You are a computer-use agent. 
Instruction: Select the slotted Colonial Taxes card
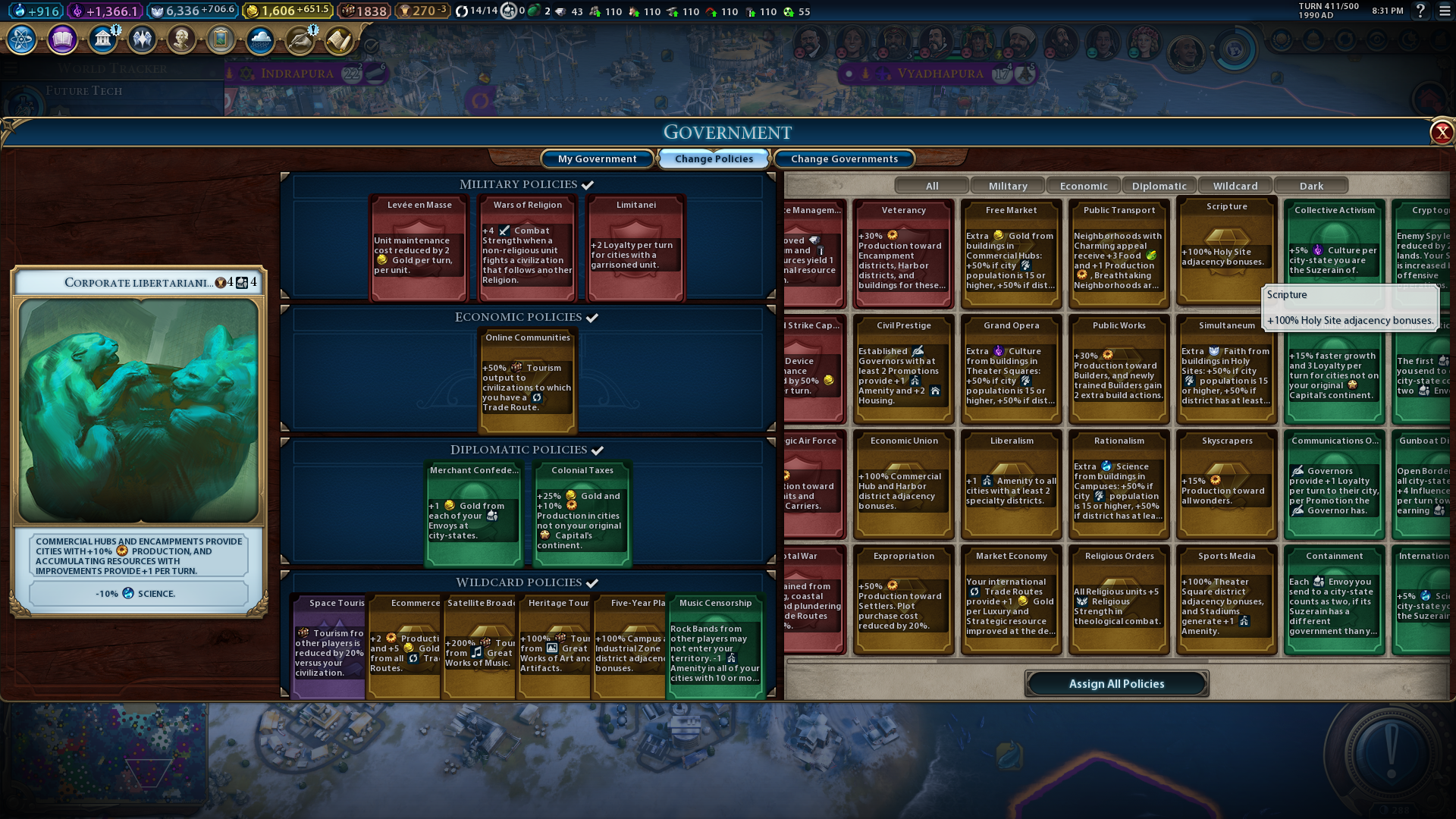coord(582,513)
